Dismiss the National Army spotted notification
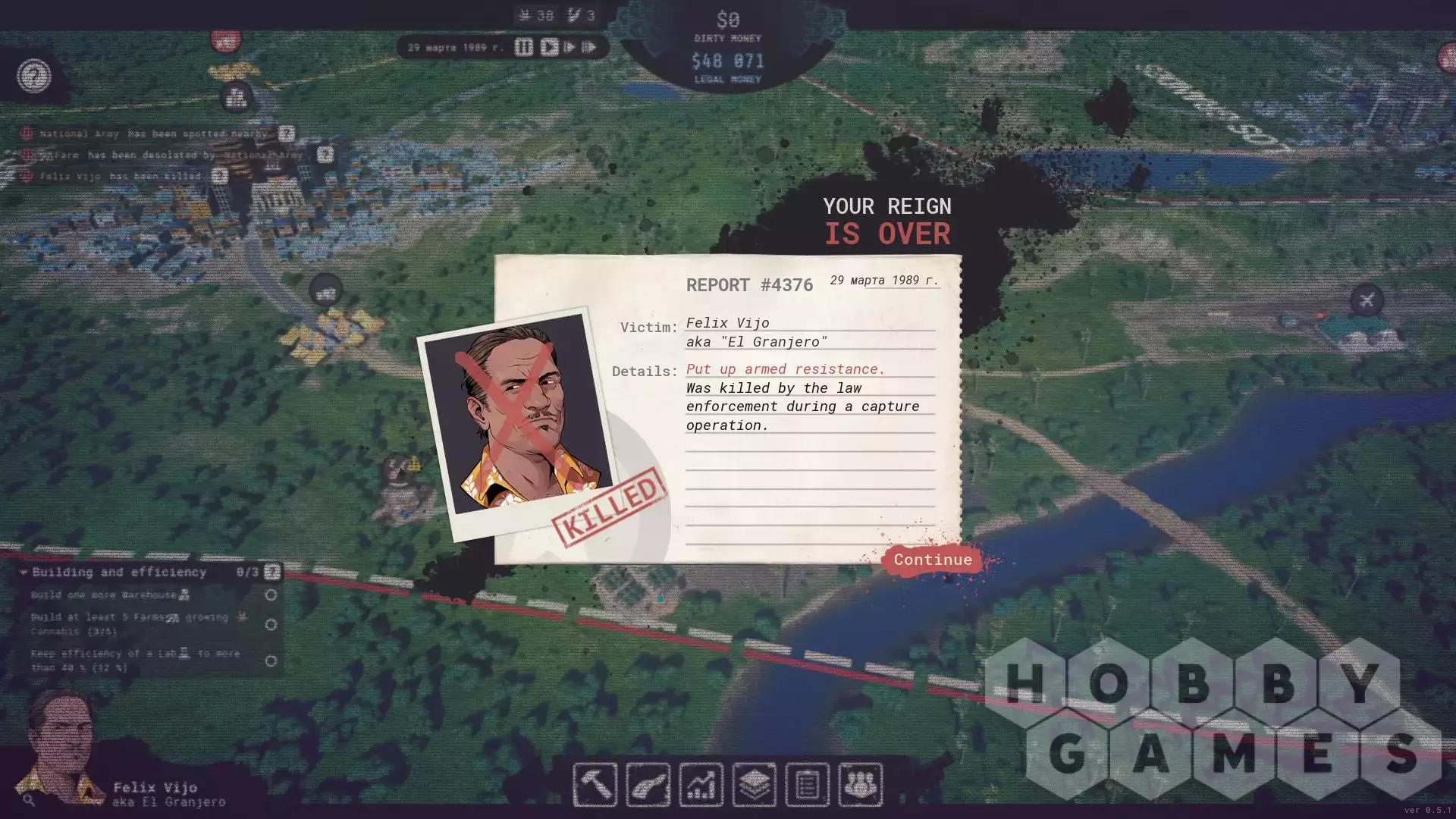The height and width of the screenshot is (819, 1456). coord(286,133)
